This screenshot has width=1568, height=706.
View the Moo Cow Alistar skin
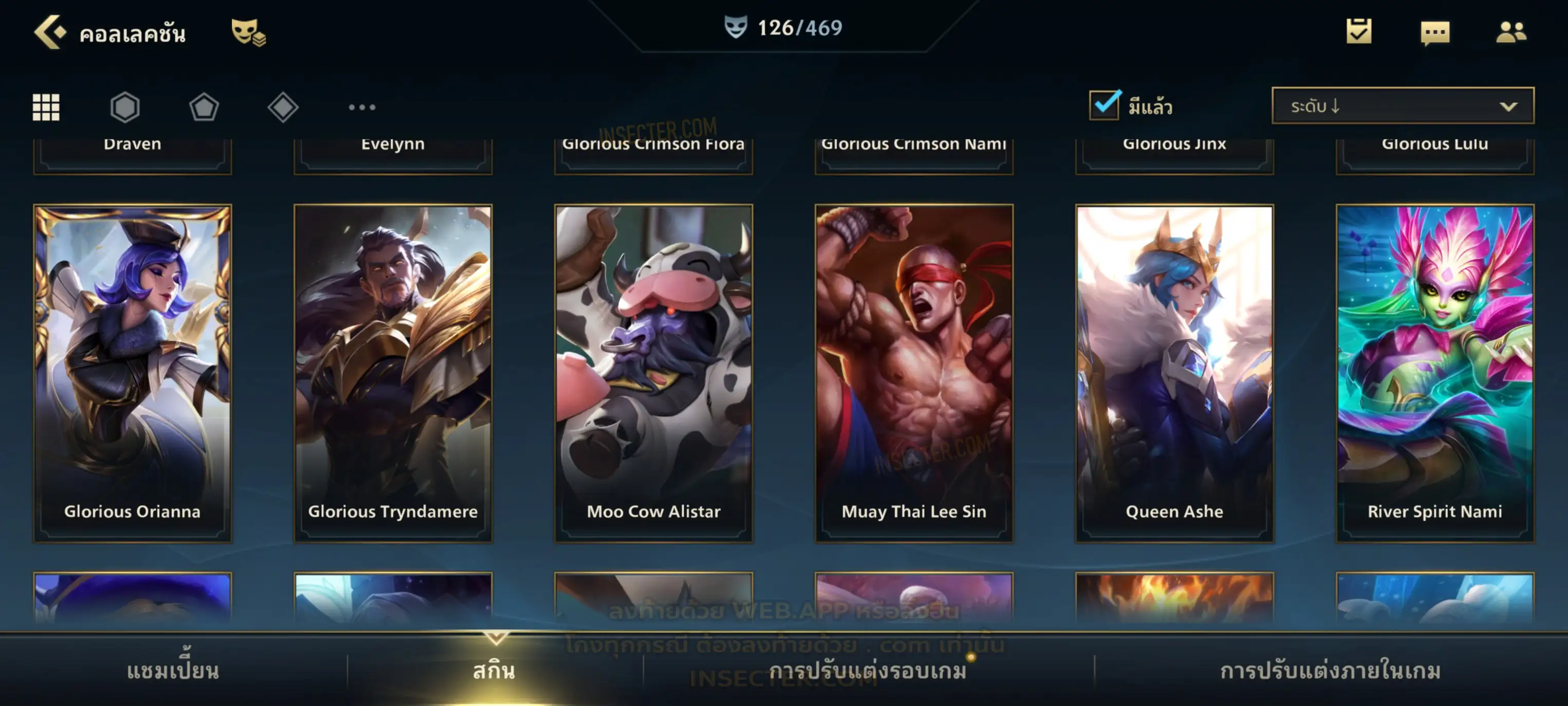pyautogui.click(x=654, y=373)
